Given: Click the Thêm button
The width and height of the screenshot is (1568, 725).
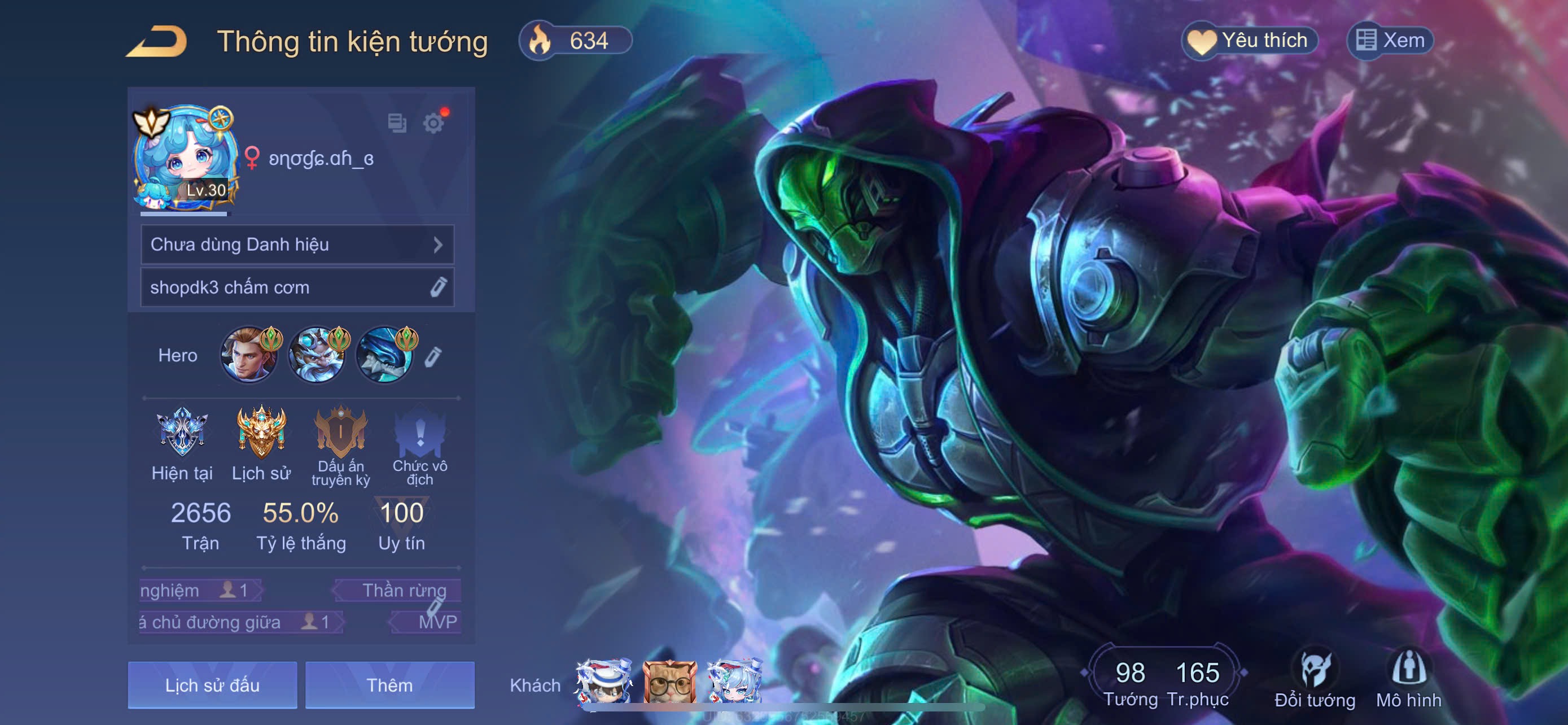Looking at the screenshot, I should (389, 685).
